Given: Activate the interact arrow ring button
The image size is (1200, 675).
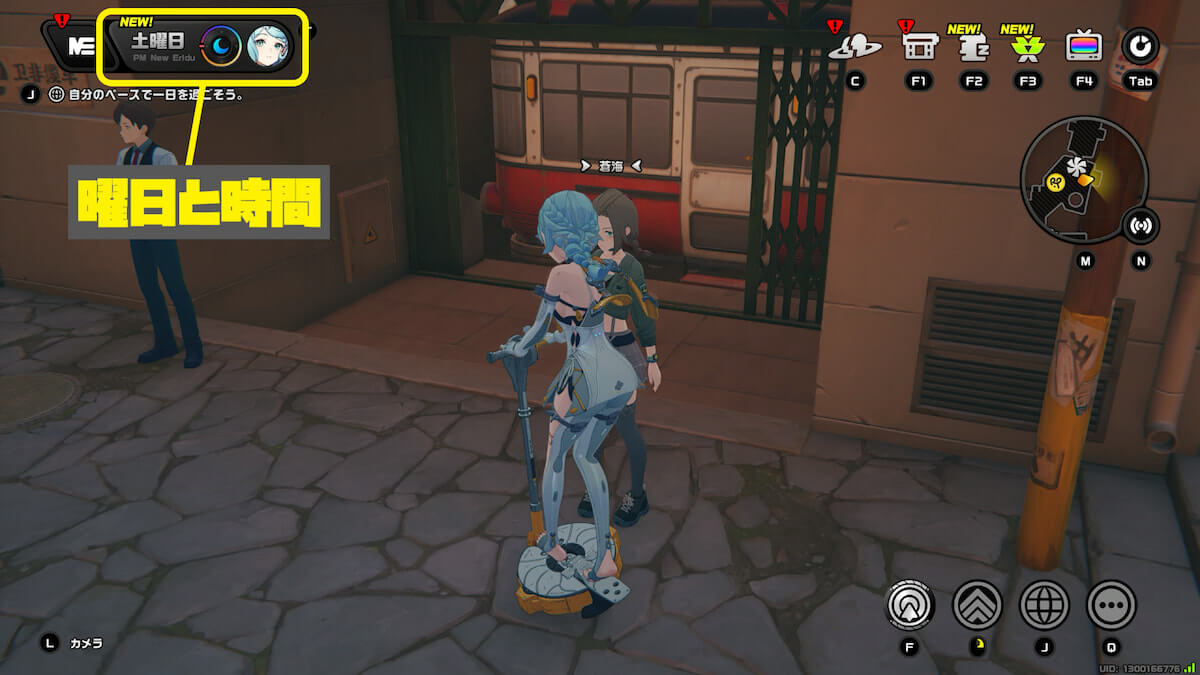Looking at the screenshot, I should [x=910, y=604].
